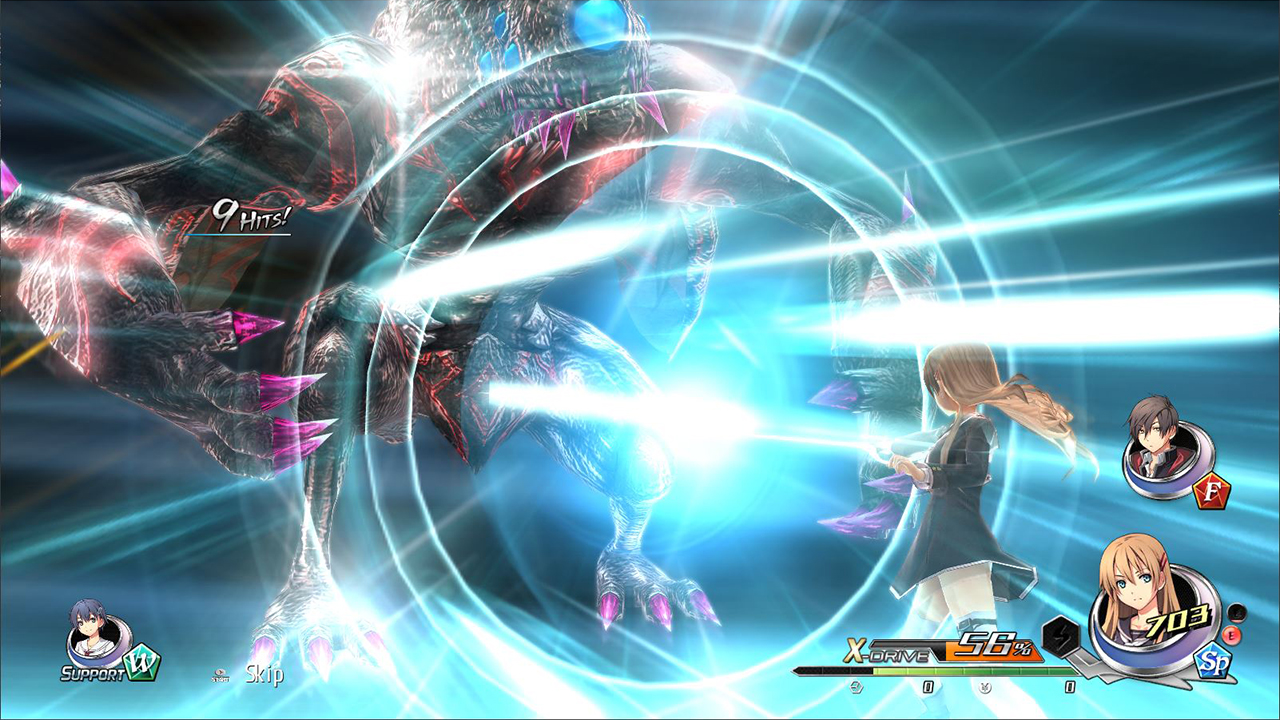The height and width of the screenshot is (720, 1280).
Task: Toggle the 9 HITS combo counter display
Action: 248,214
